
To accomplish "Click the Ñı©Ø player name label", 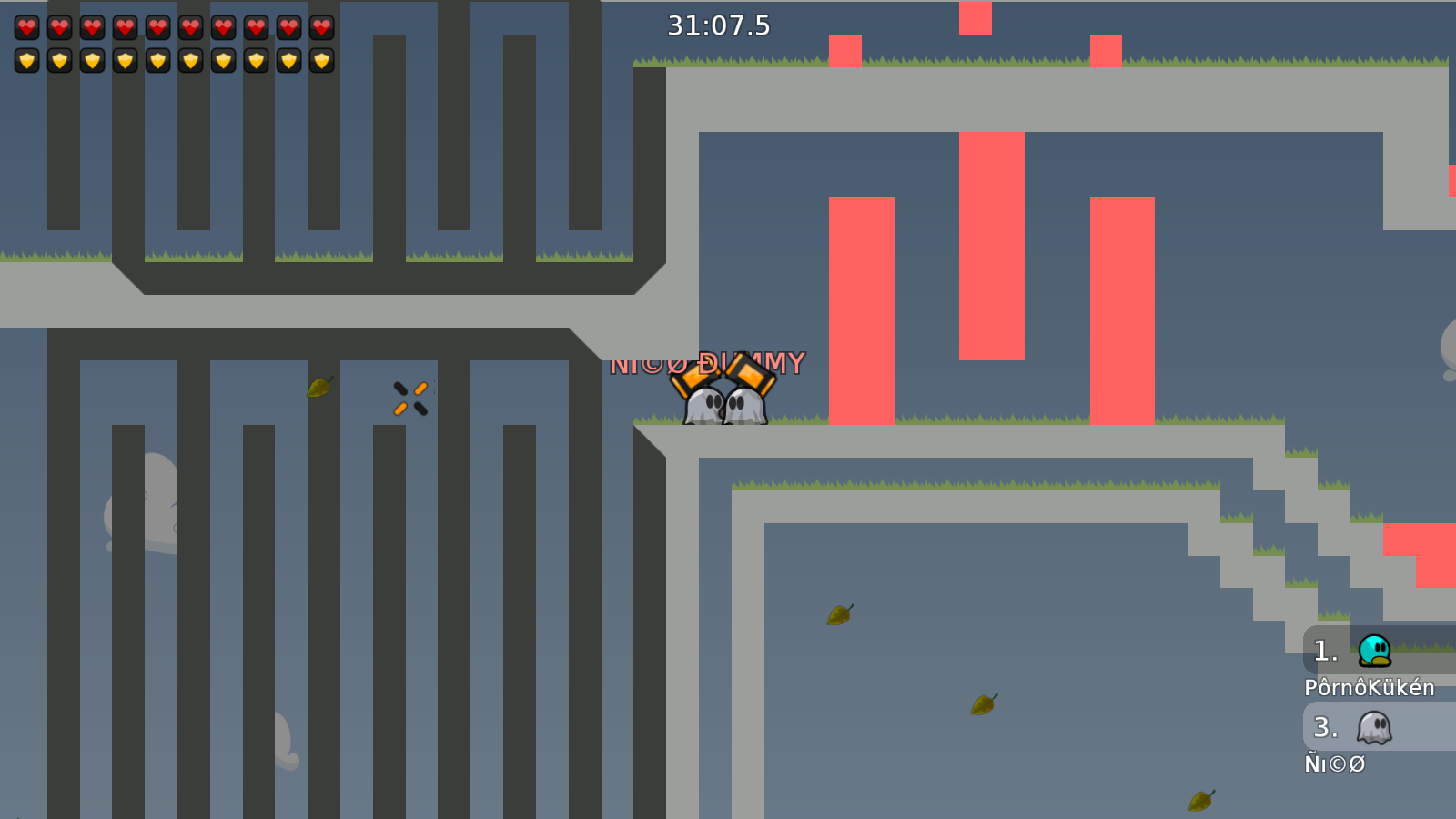I will click(x=1334, y=764).
